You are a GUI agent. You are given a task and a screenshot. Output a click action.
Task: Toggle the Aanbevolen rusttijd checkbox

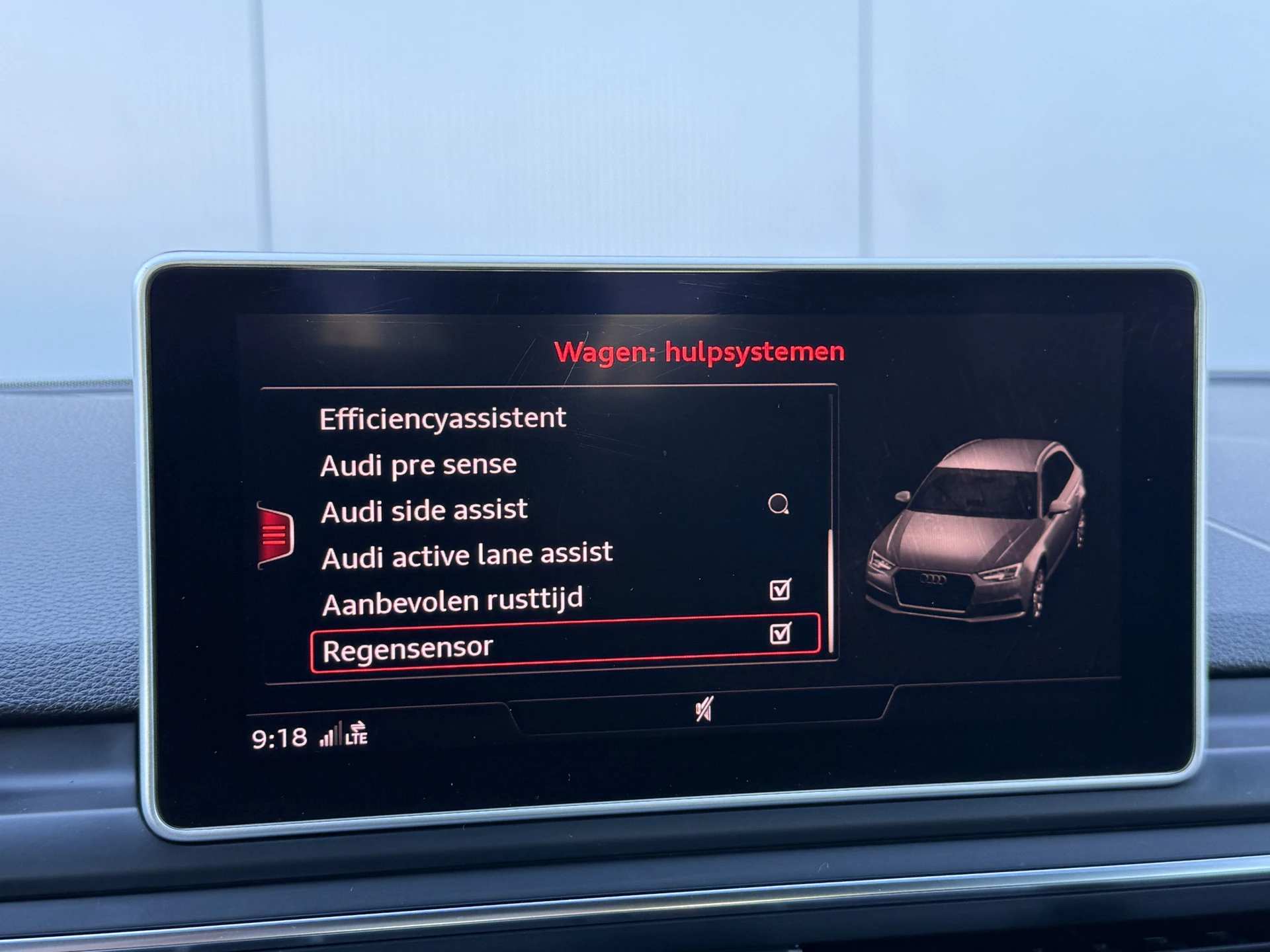pos(781,589)
